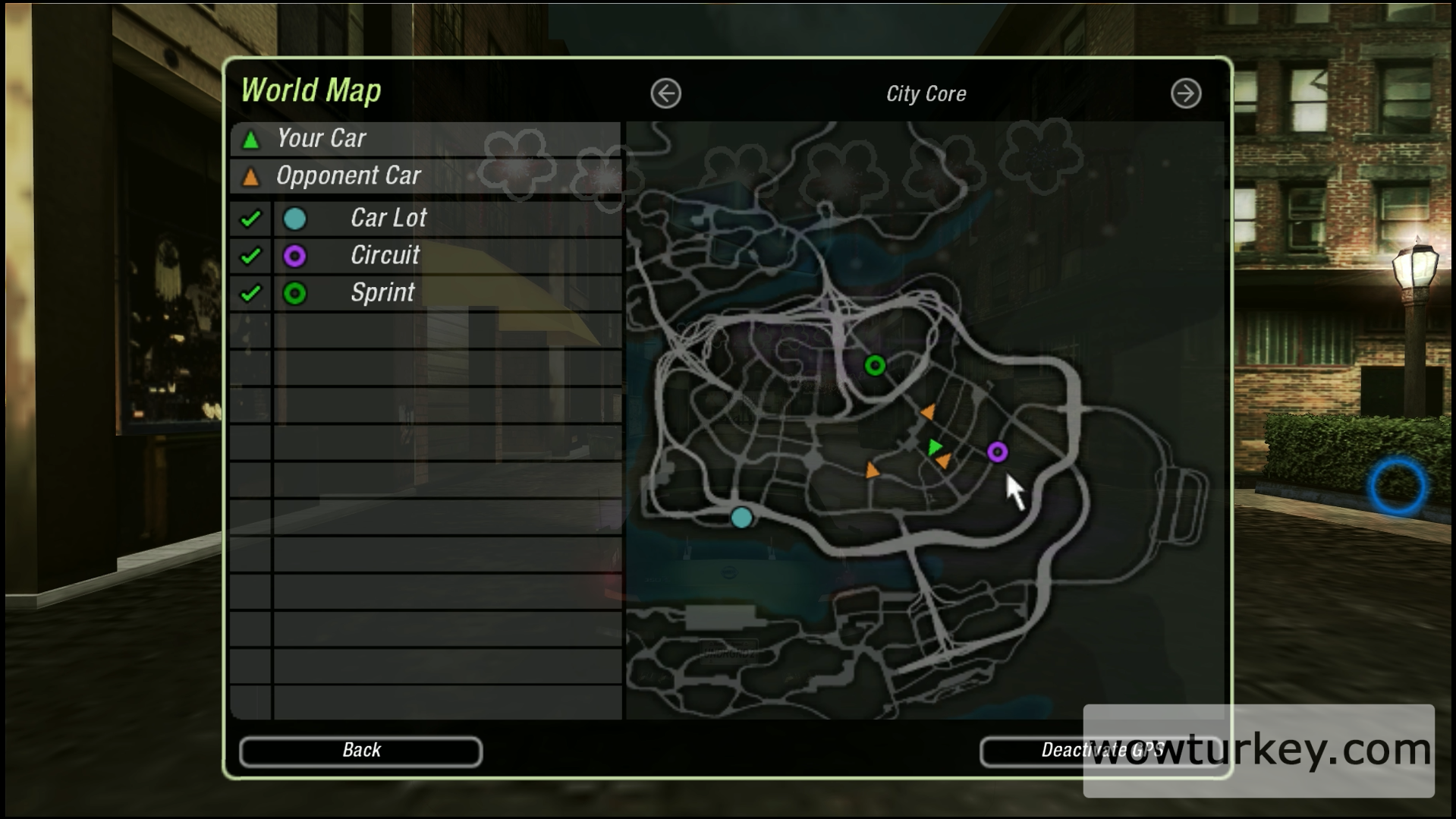1456x819 pixels.
Task: Click the green Your Car arrow on the map
Action: click(x=935, y=447)
